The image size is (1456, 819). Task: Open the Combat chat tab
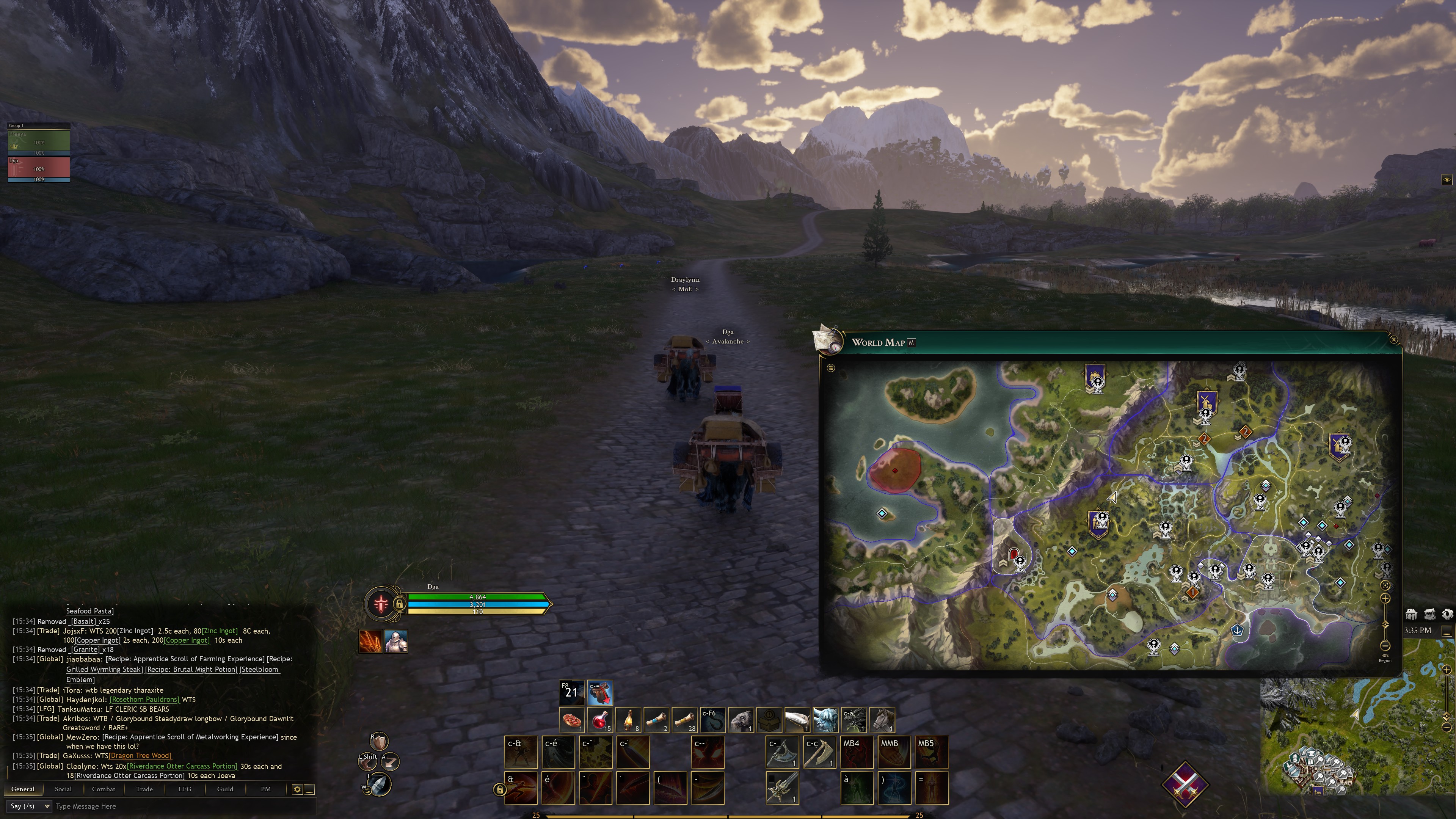(104, 789)
